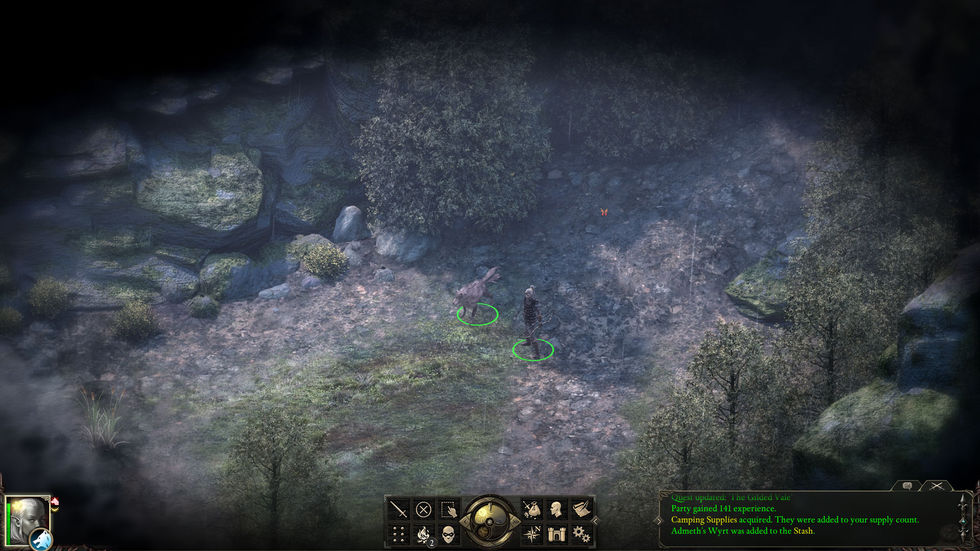Open the journal book and quill icon
980x551 pixels.
(581, 510)
